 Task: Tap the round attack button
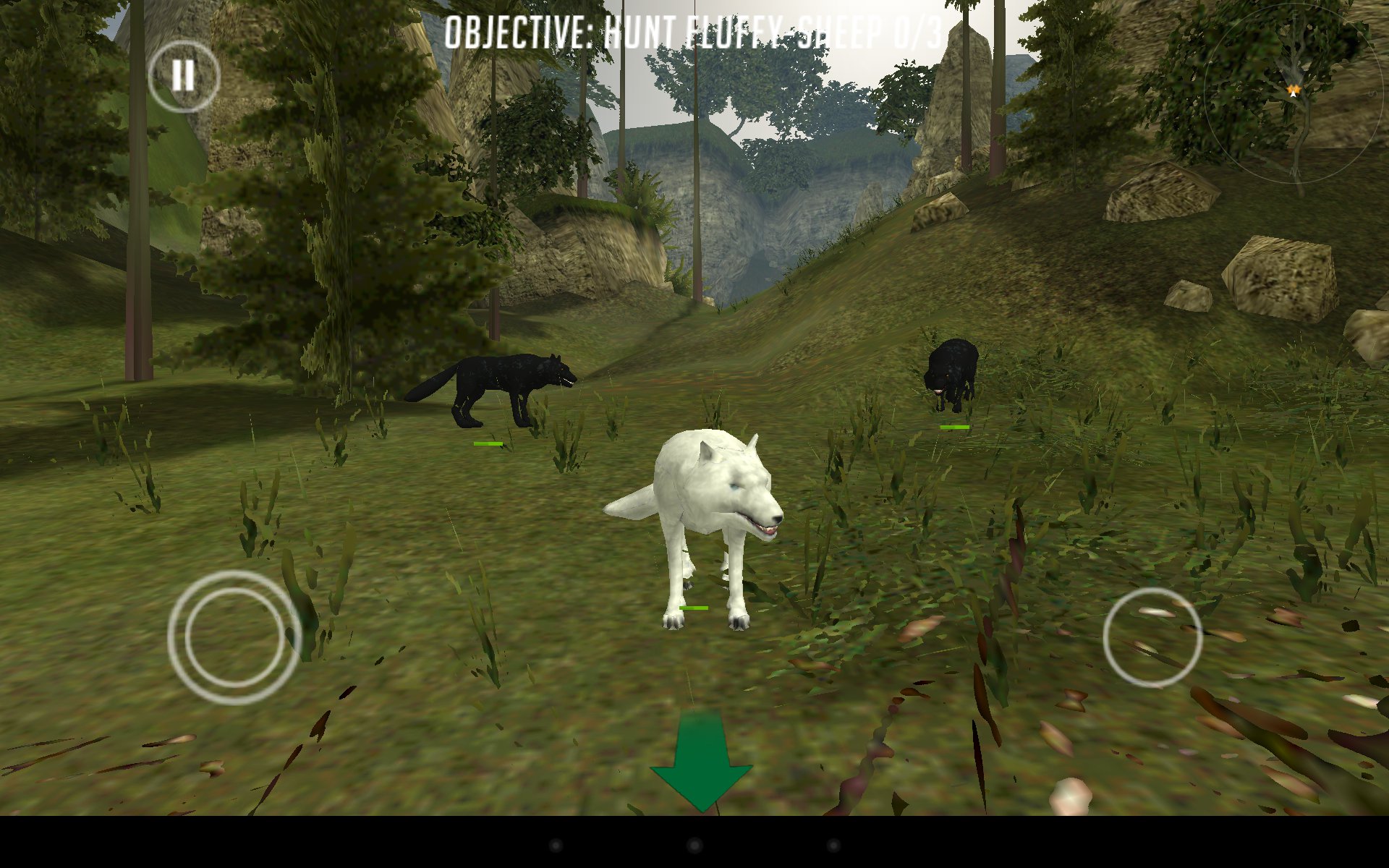click(1152, 637)
